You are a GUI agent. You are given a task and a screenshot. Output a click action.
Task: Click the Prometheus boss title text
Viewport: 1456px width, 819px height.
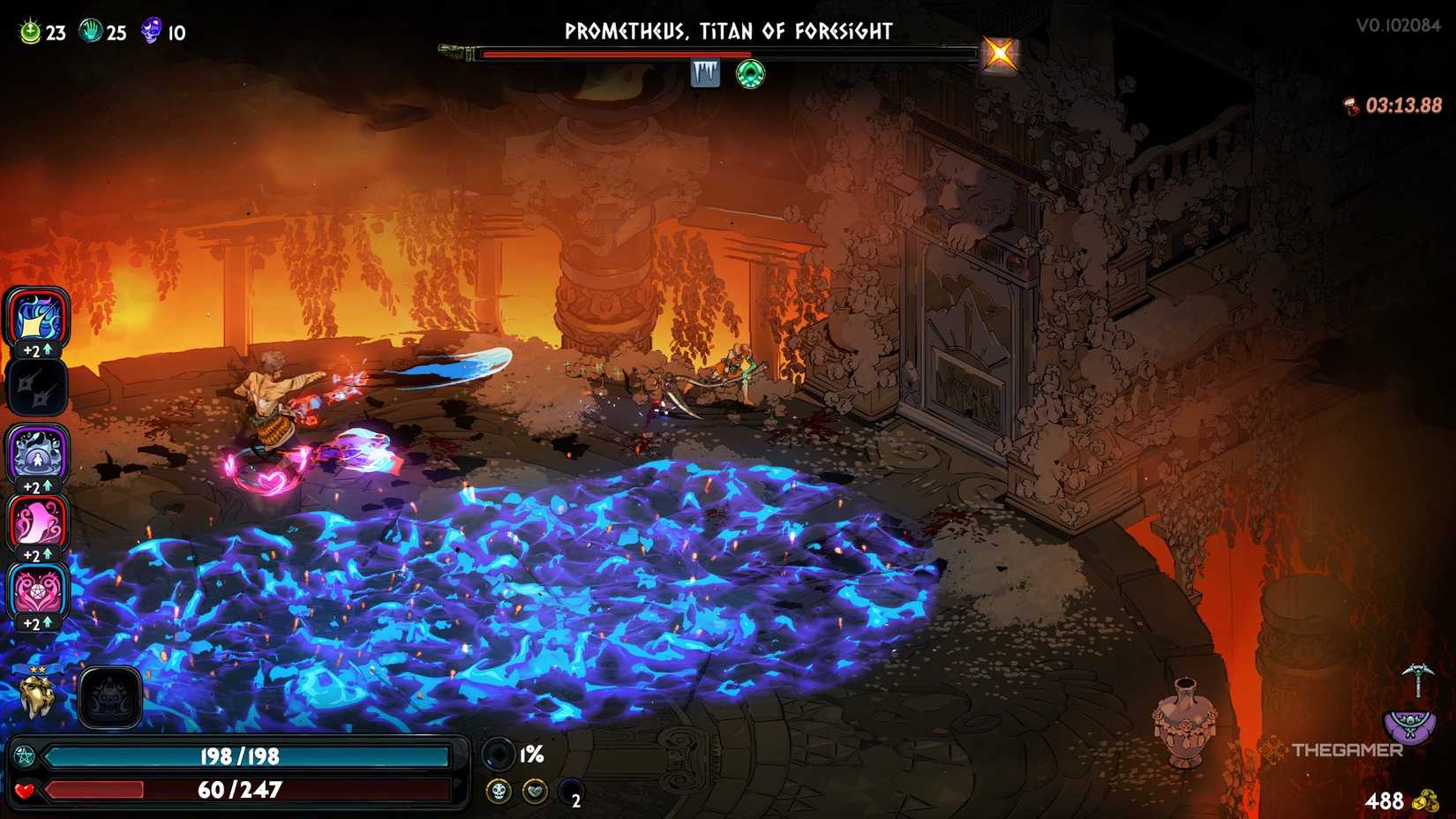(x=729, y=31)
